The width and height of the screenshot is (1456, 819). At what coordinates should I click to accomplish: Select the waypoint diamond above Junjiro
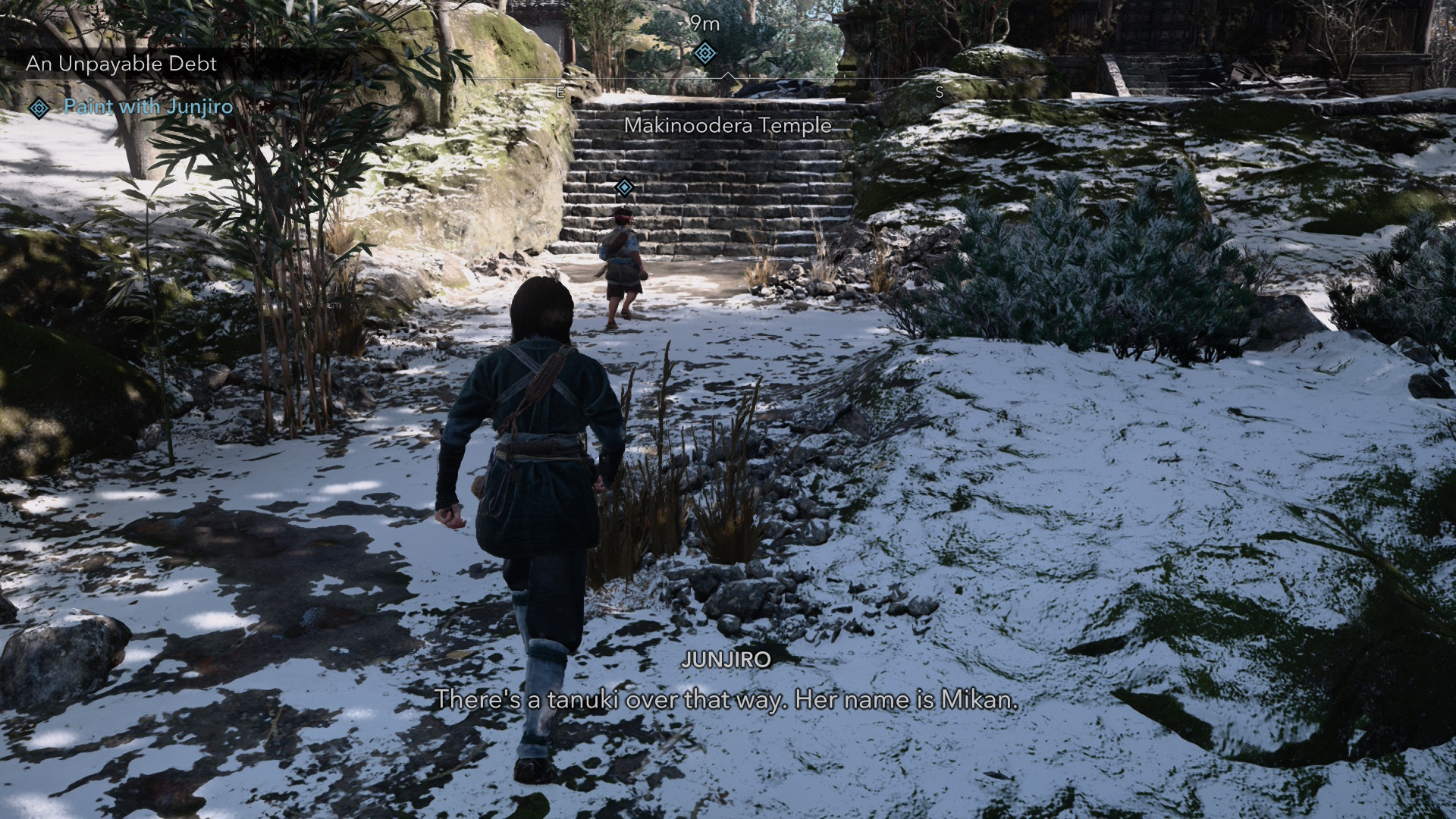624,187
